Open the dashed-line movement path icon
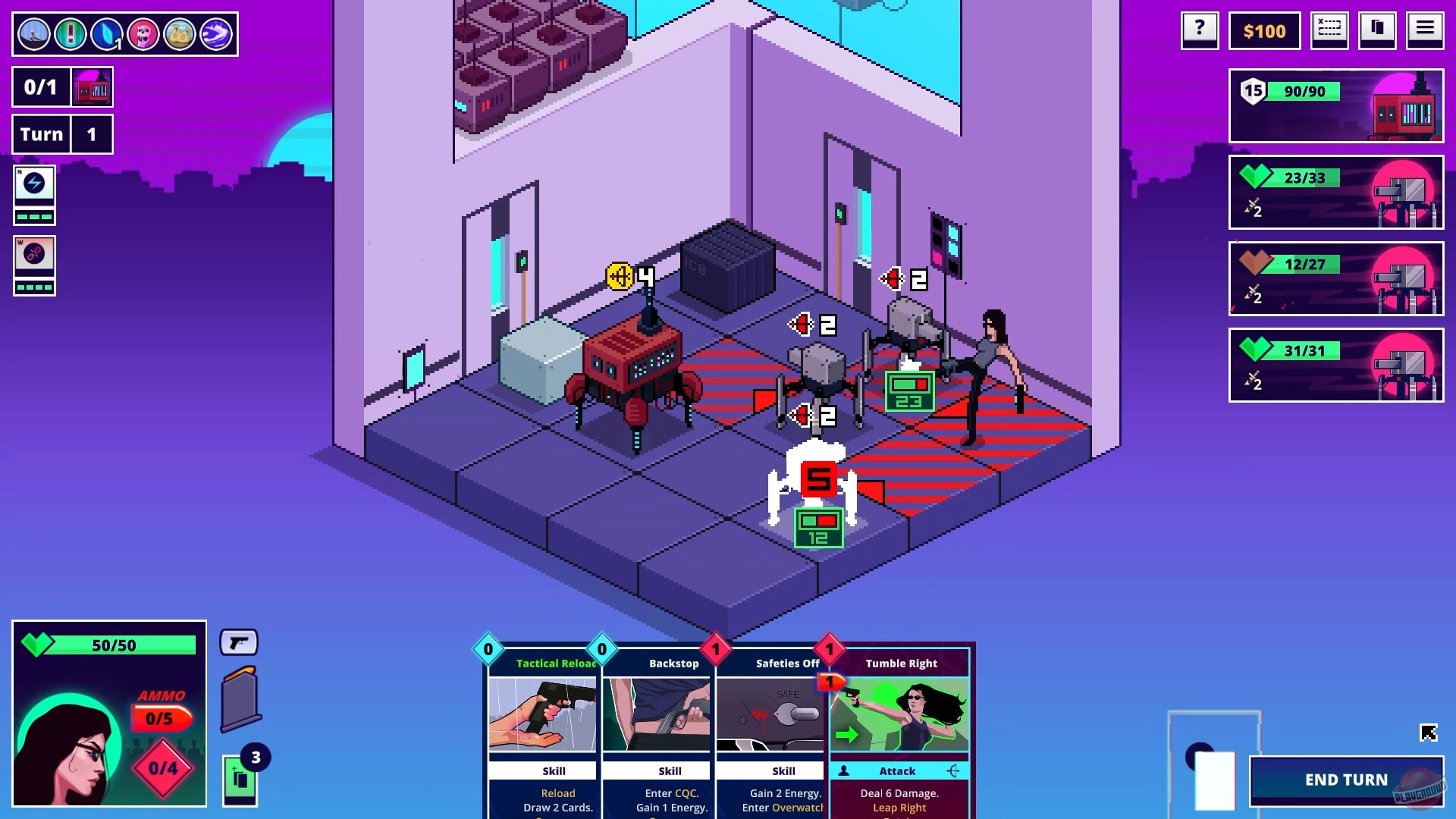This screenshot has width=1456, height=819. (x=1329, y=30)
